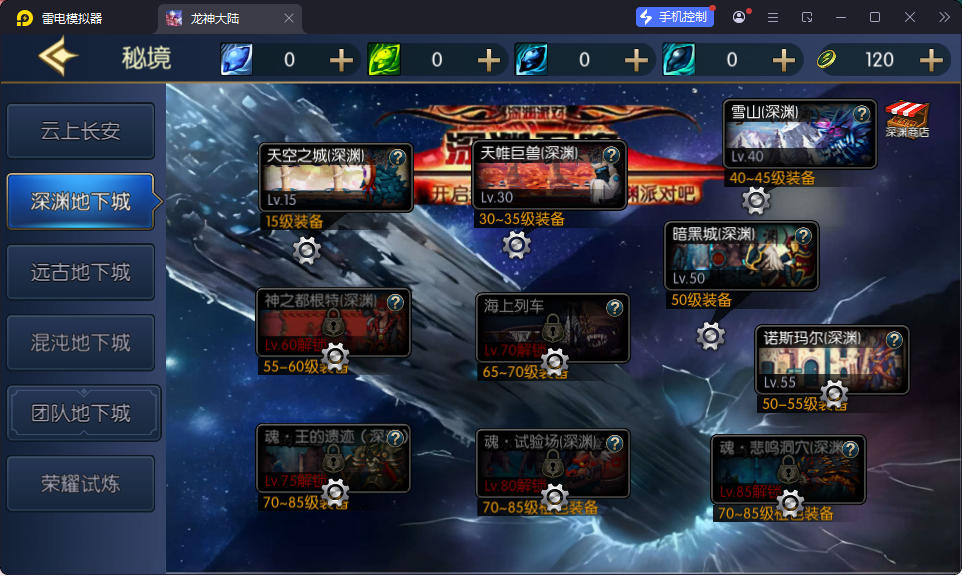
Task: Switch to the 混沌地下城 tab
Action: coord(81,343)
